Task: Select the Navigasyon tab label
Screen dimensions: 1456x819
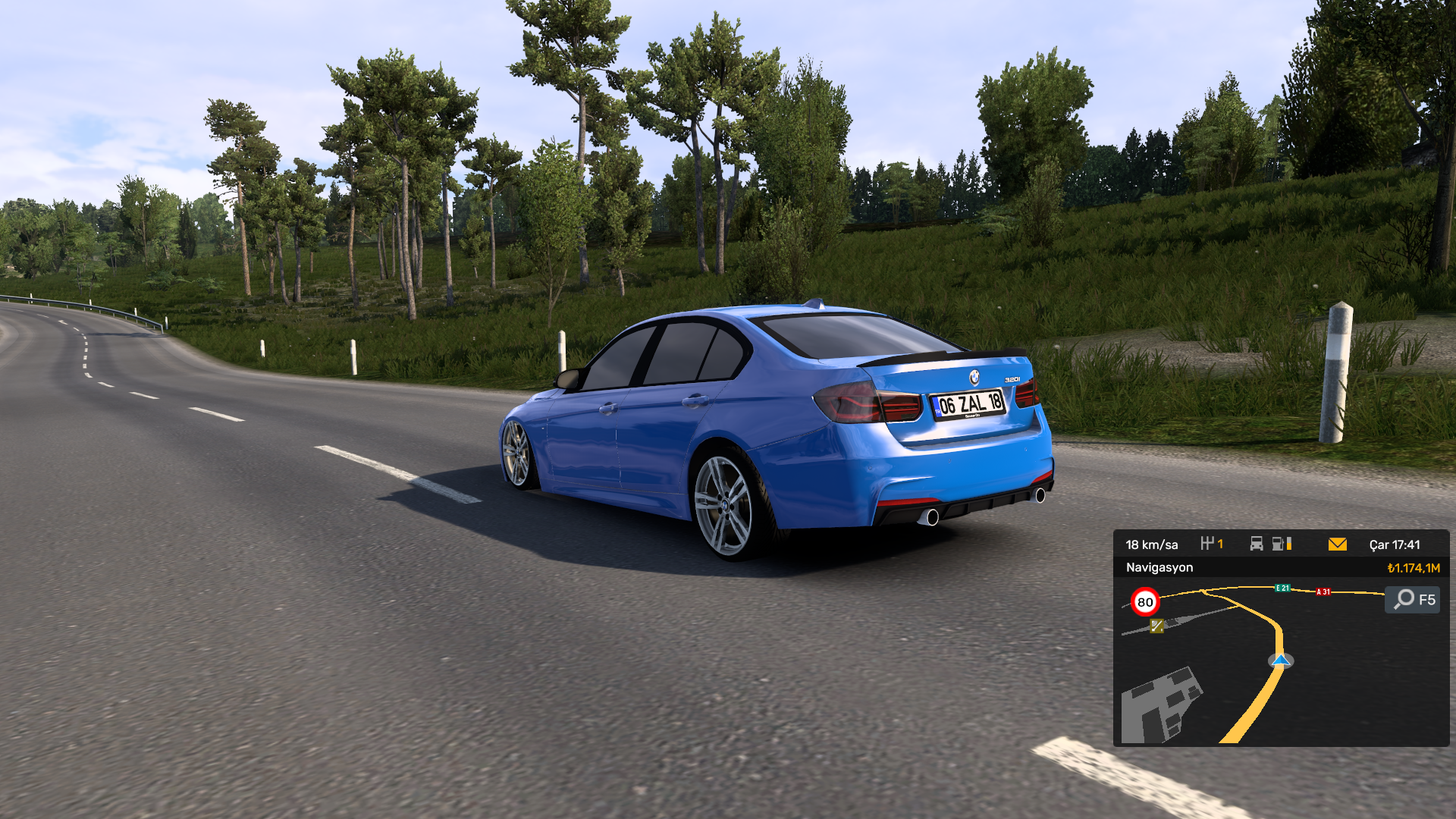Action: [x=1159, y=567]
